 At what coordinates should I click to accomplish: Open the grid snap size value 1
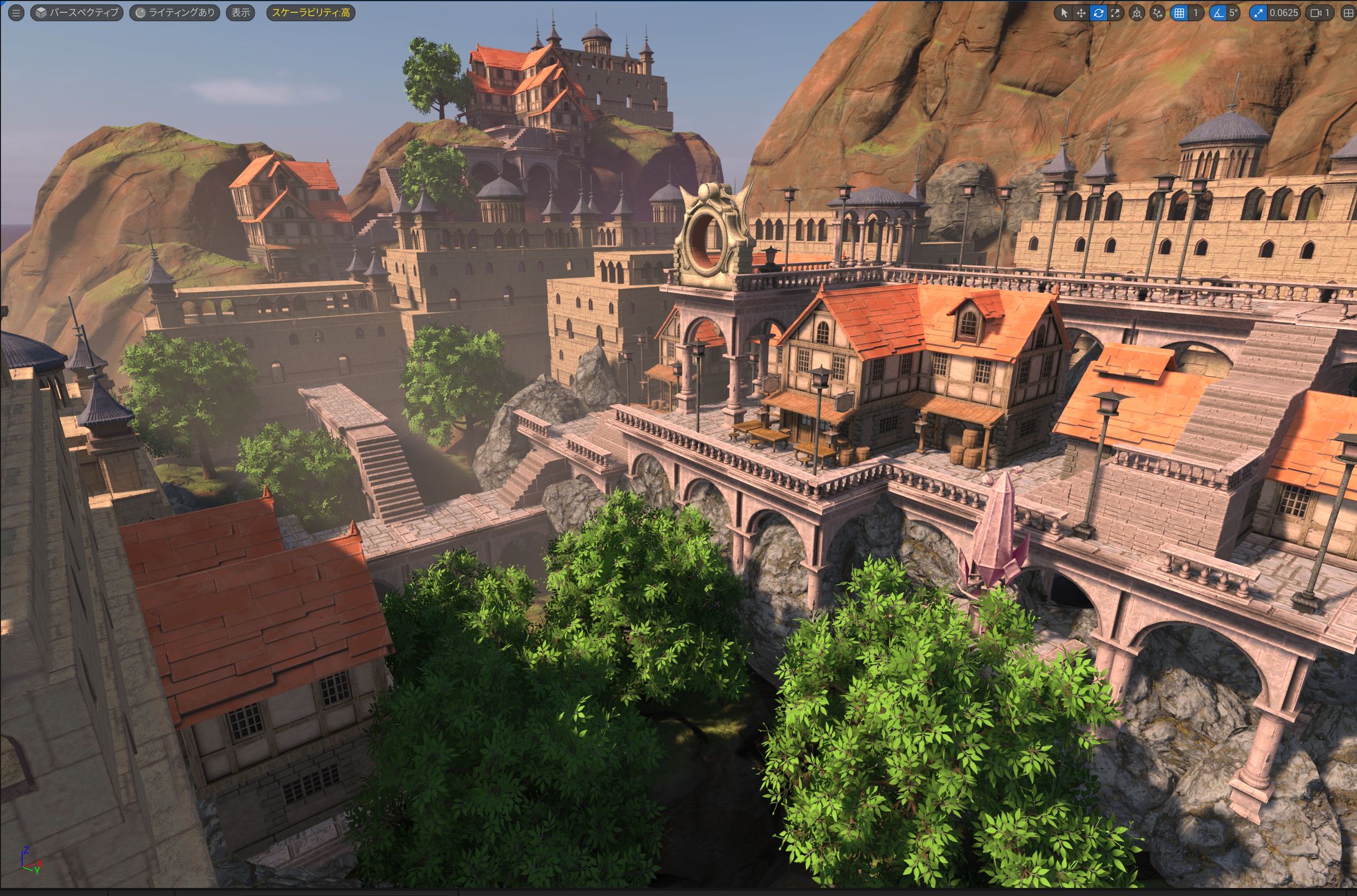(1195, 13)
